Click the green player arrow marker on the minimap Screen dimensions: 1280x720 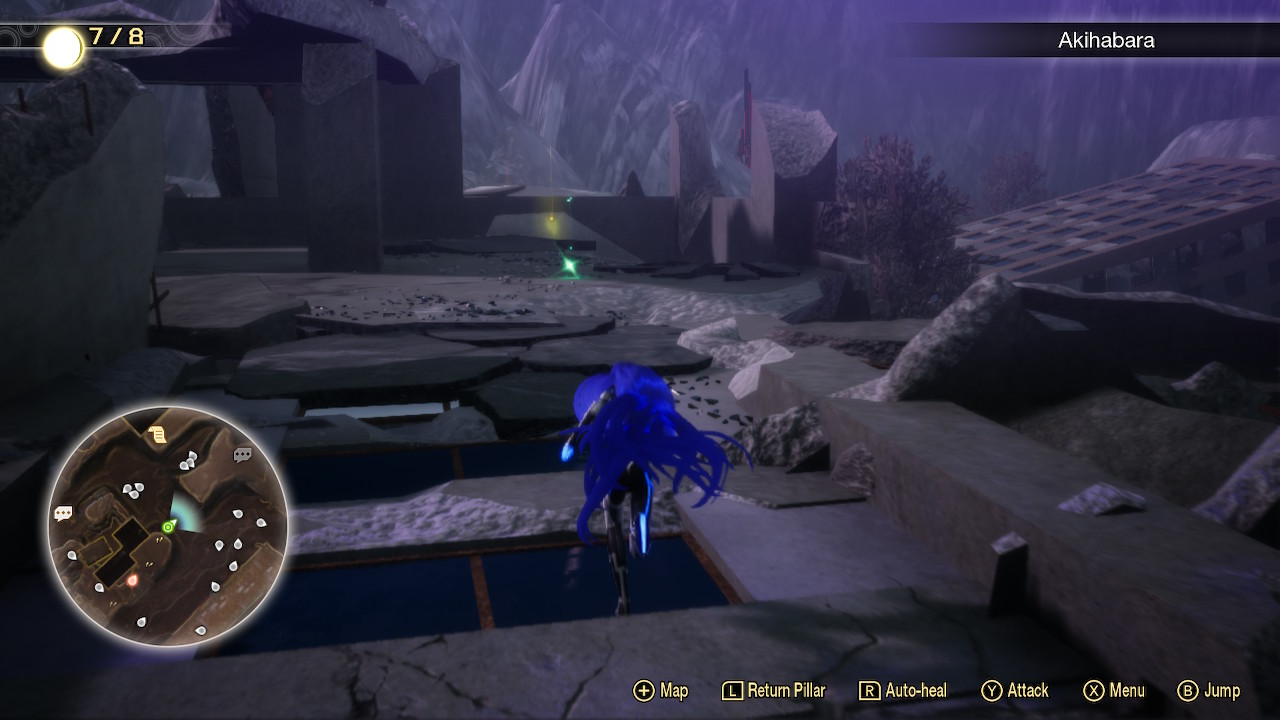coord(168,527)
